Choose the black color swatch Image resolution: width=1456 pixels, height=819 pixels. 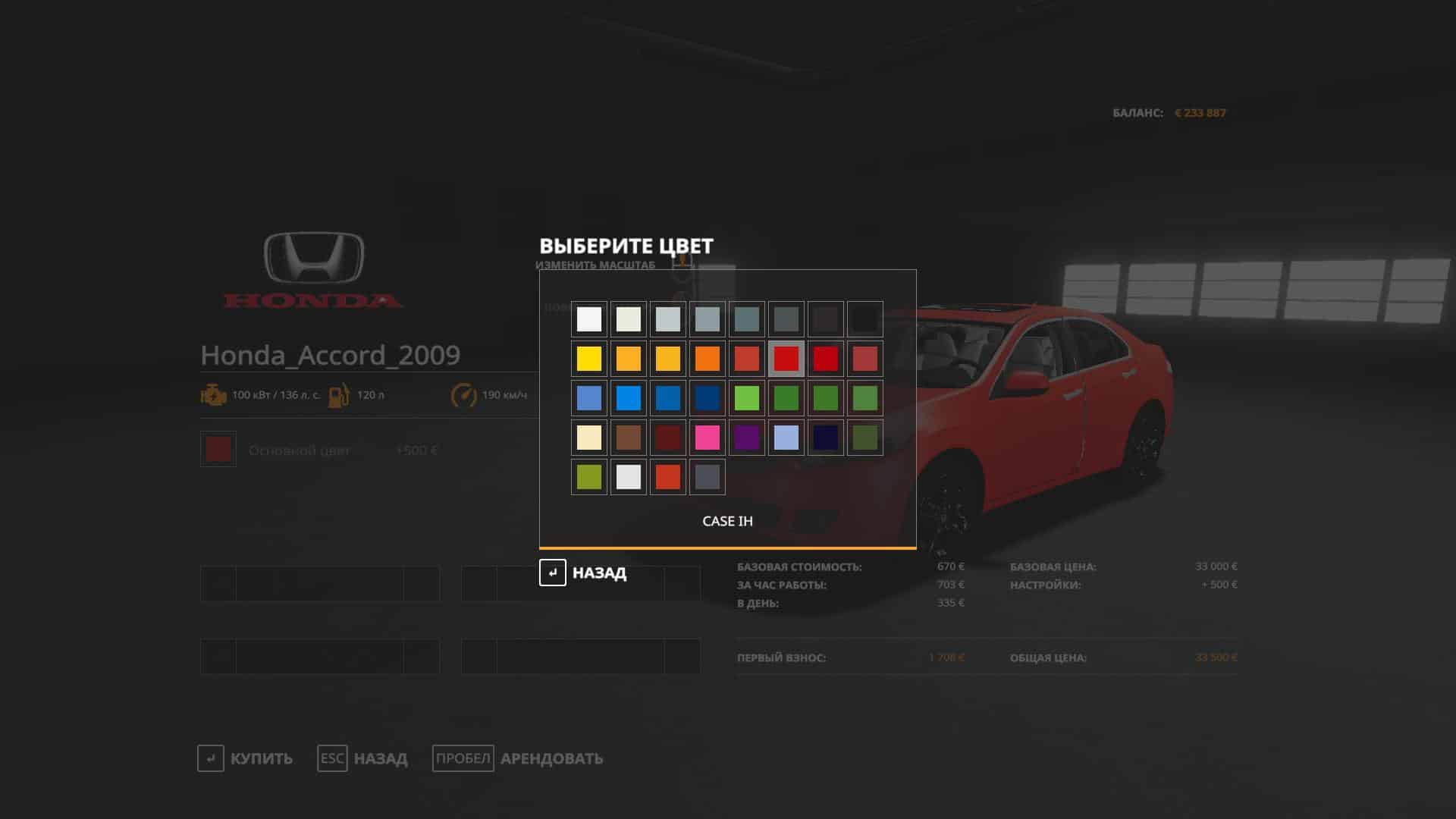(x=865, y=319)
